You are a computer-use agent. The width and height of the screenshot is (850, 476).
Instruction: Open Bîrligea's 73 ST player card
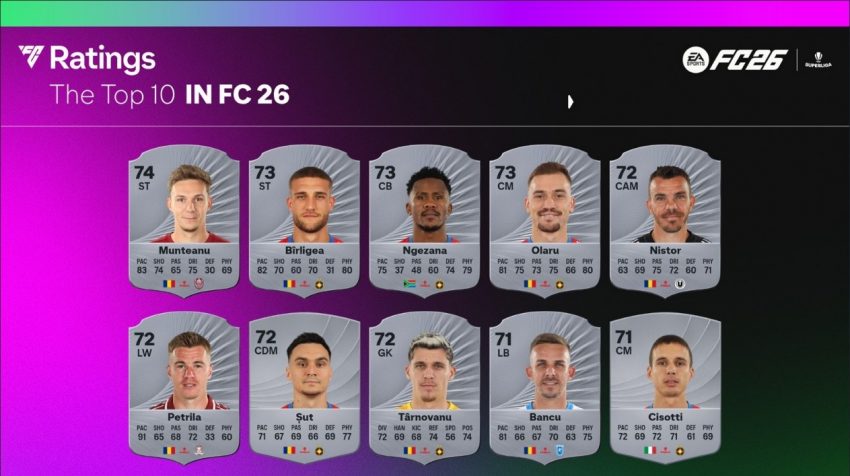coord(304,222)
